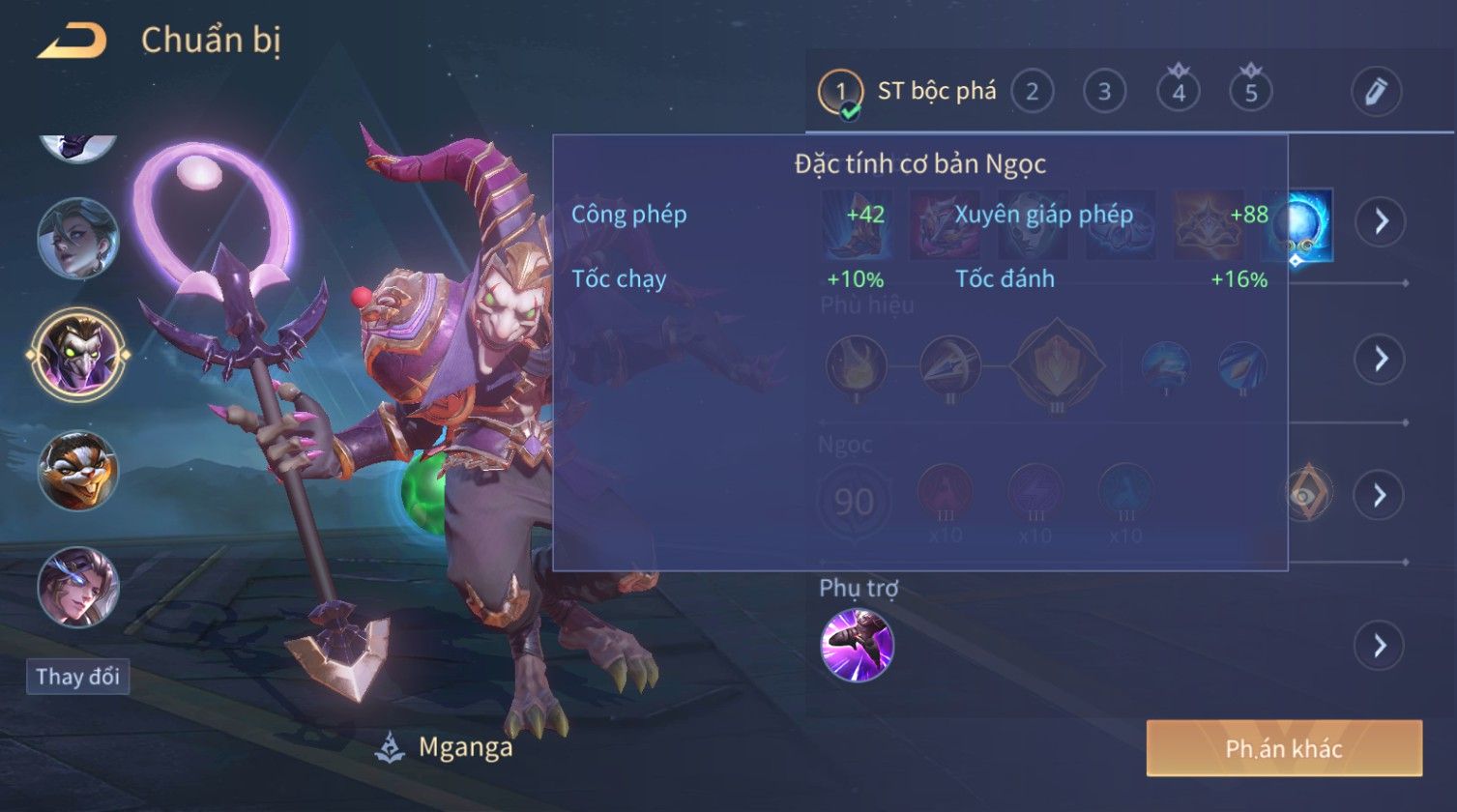1457x812 pixels.
Task: Select the orange raccoon hero portrait
Action: (77, 471)
